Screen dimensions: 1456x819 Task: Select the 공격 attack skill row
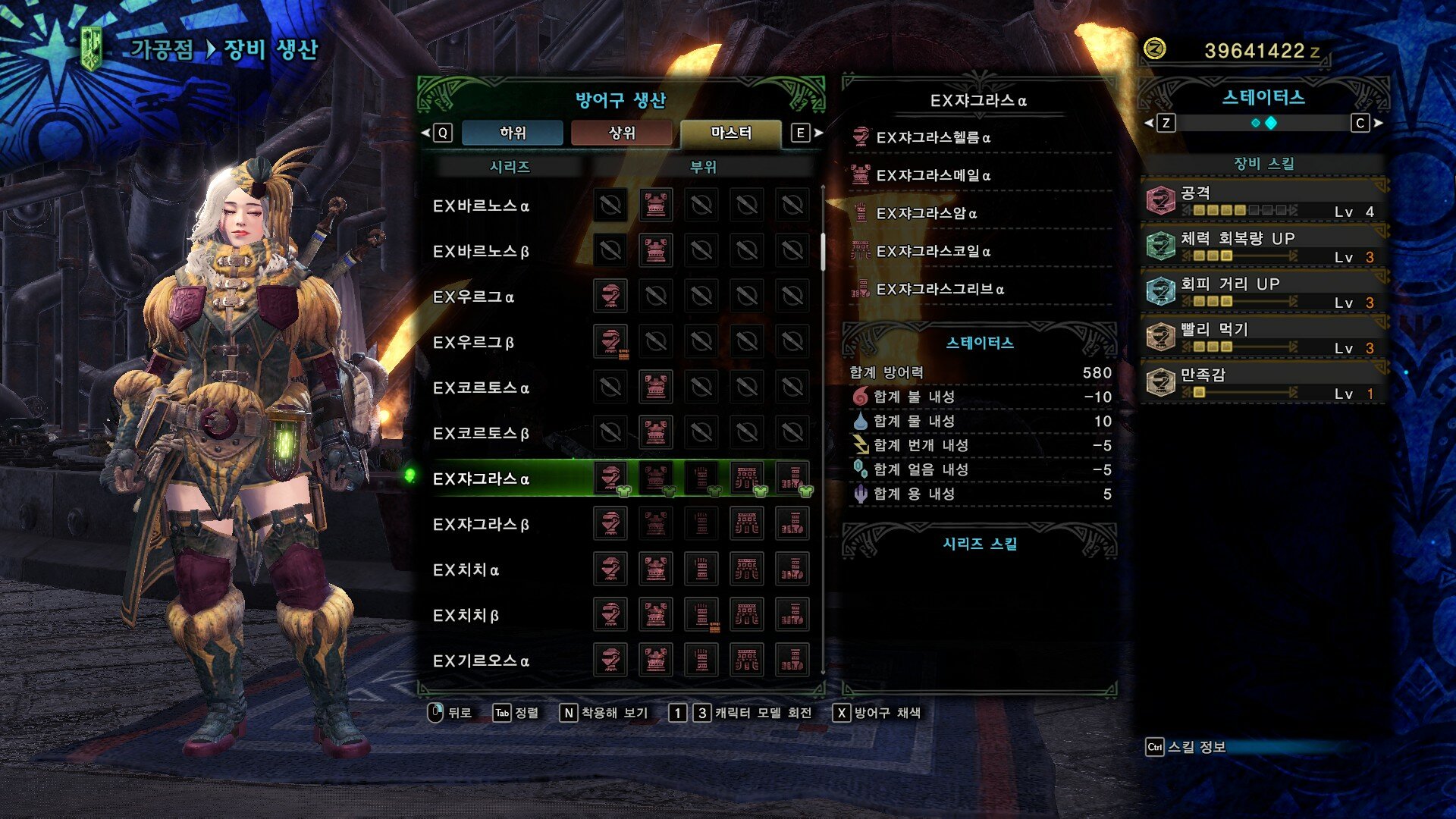pyautogui.click(x=1263, y=201)
